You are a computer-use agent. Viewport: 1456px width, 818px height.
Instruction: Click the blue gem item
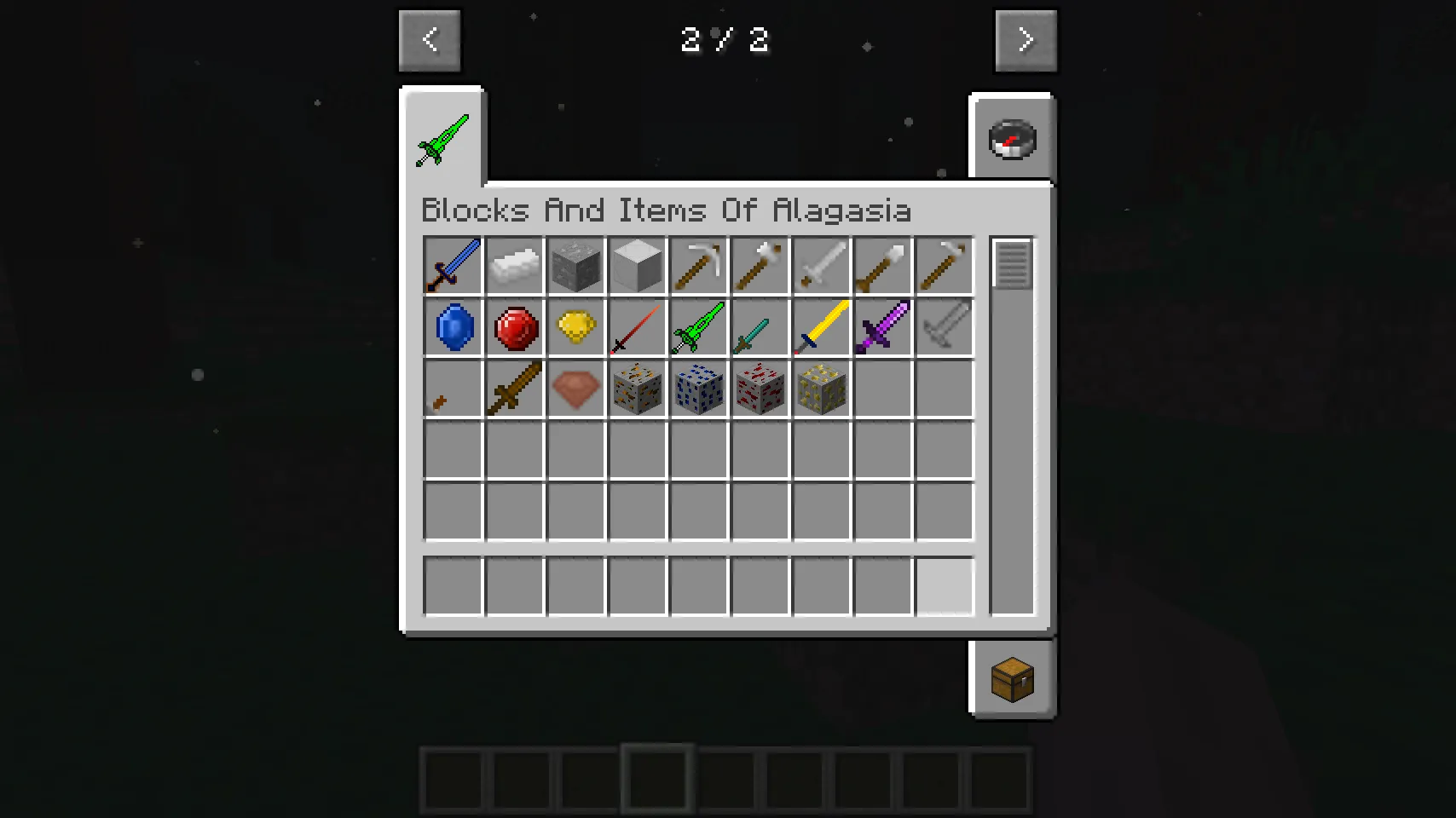tap(453, 327)
